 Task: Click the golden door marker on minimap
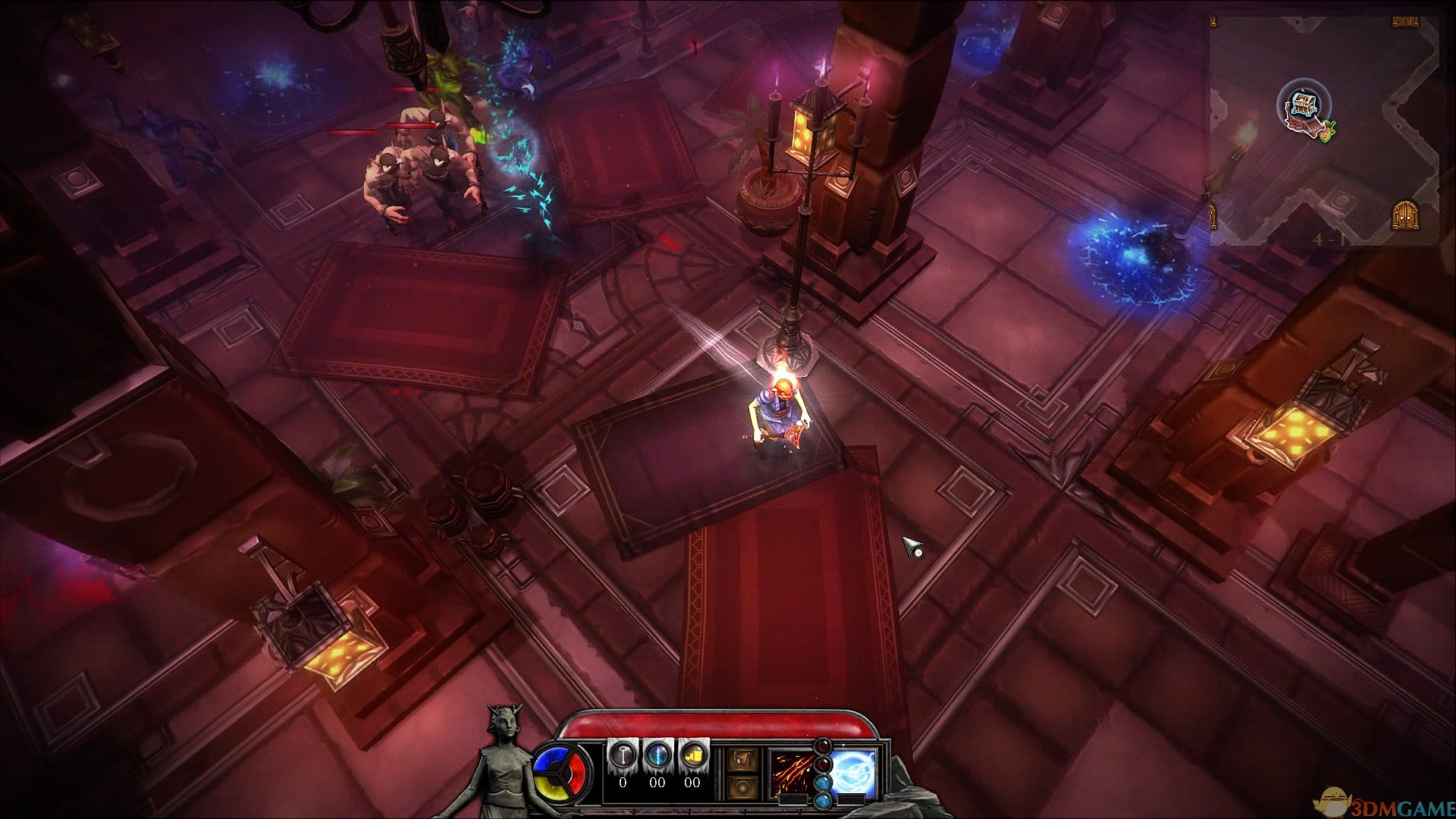pos(1404,216)
